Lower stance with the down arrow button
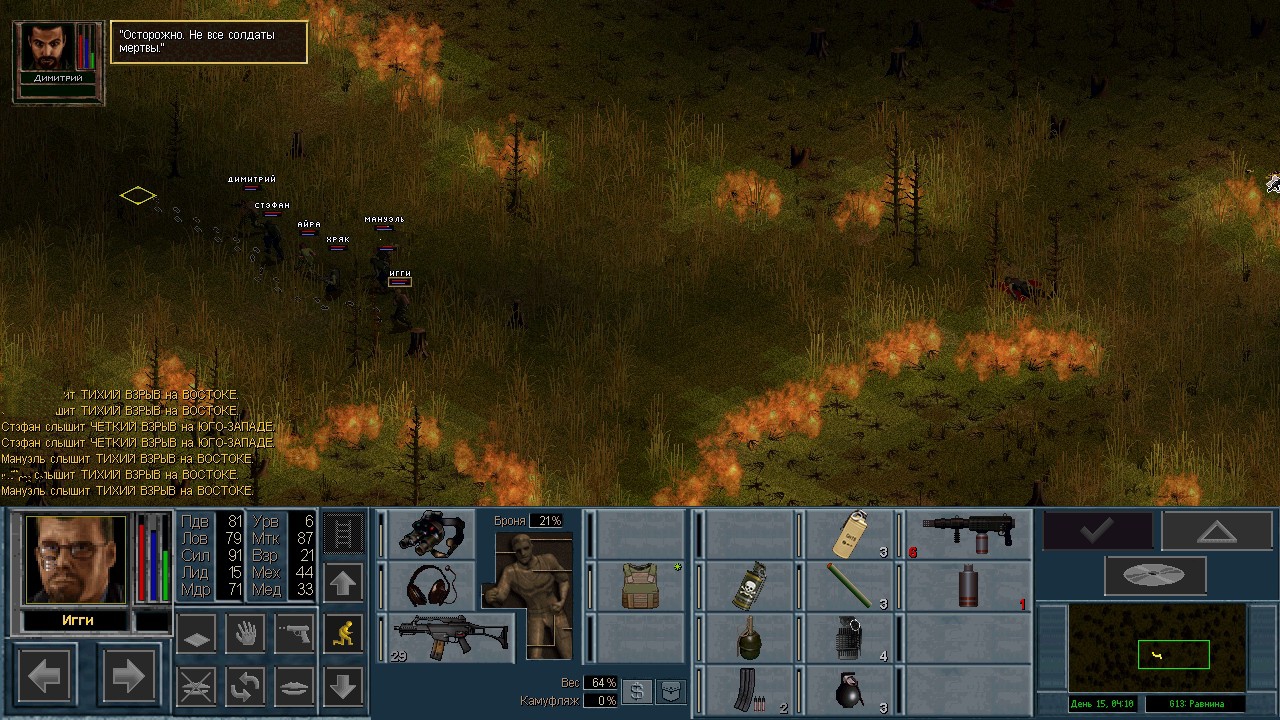This screenshot has width=1280, height=720. click(344, 686)
